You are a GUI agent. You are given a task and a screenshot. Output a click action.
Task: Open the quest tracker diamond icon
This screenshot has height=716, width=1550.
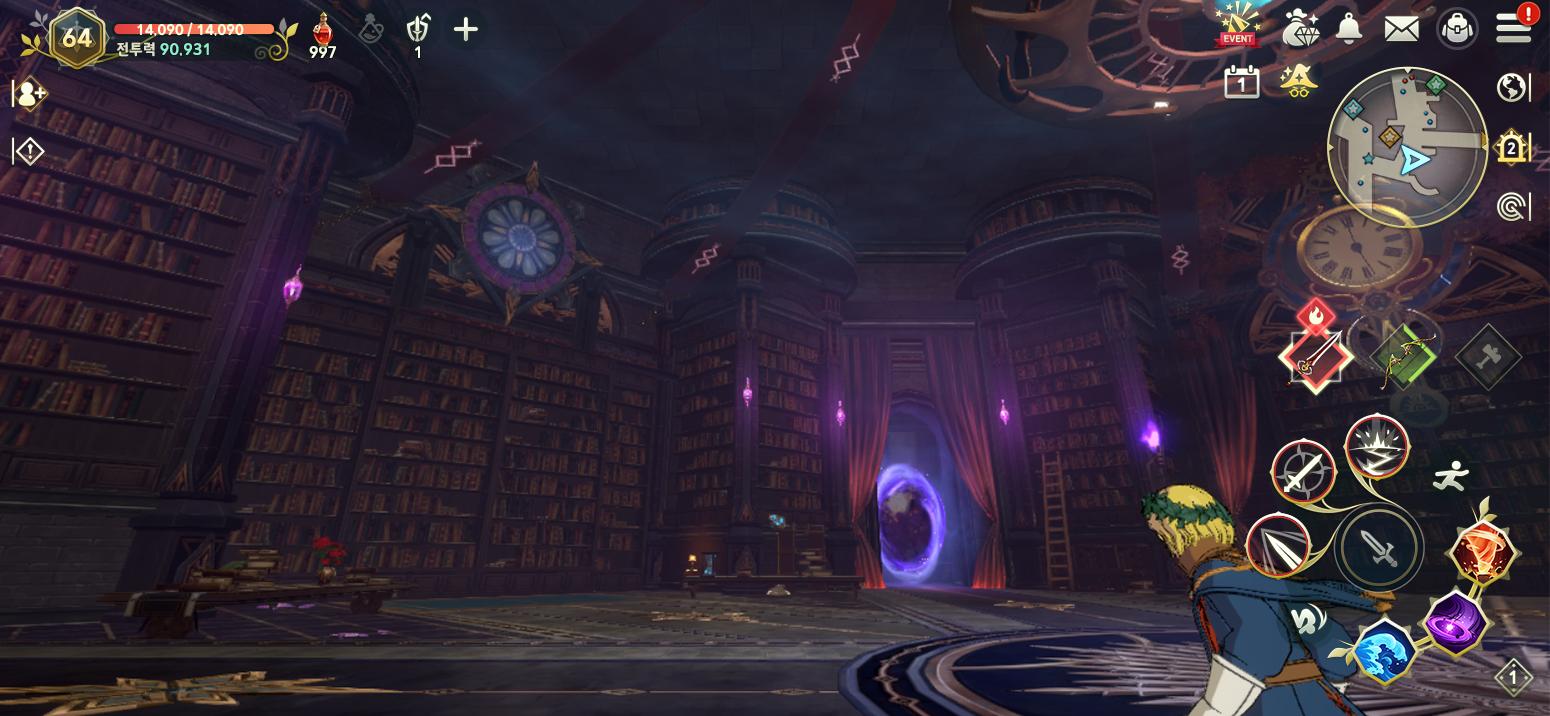(29, 152)
